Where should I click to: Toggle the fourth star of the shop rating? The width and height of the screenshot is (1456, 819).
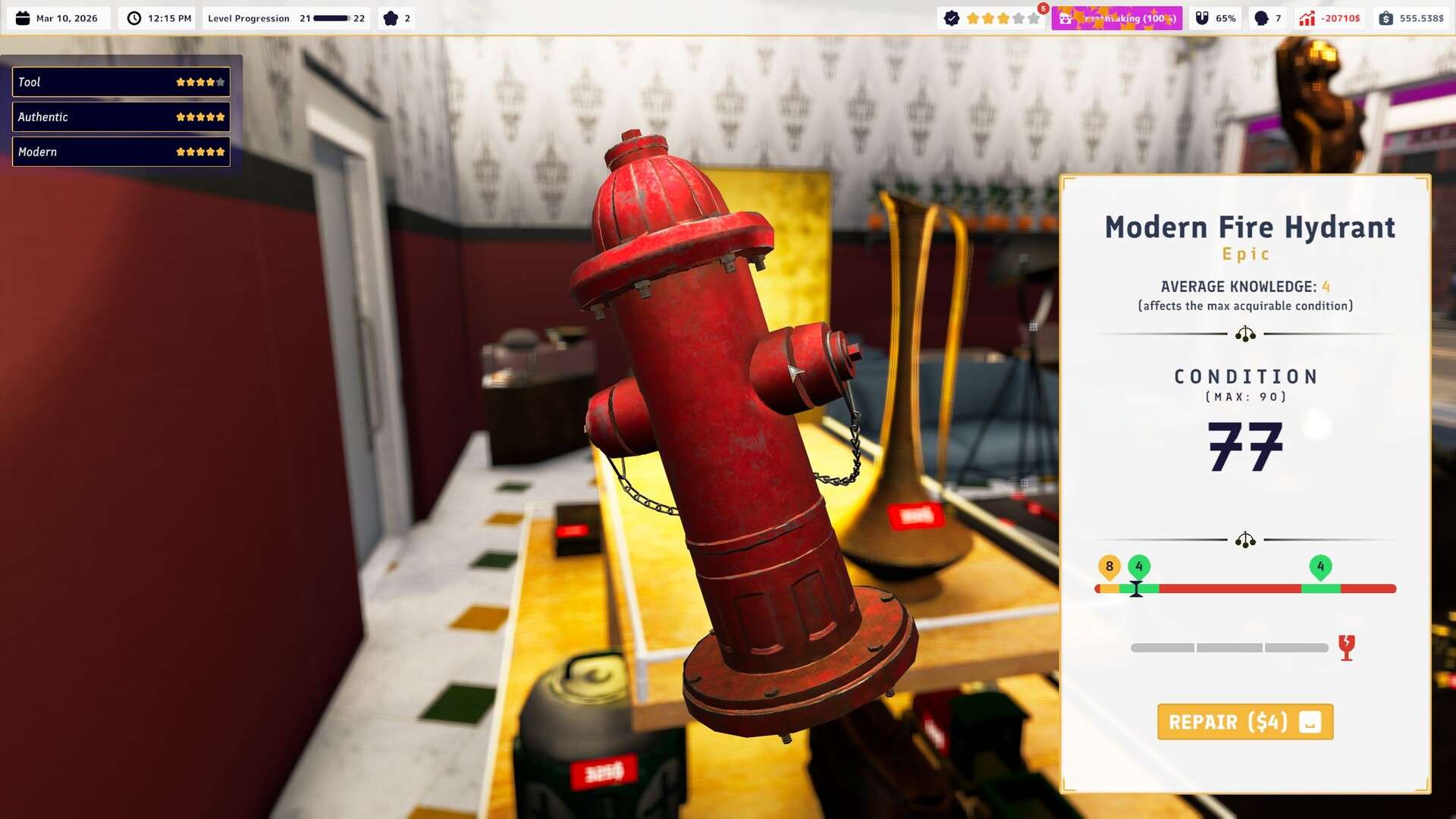[x=1018, y=18]
